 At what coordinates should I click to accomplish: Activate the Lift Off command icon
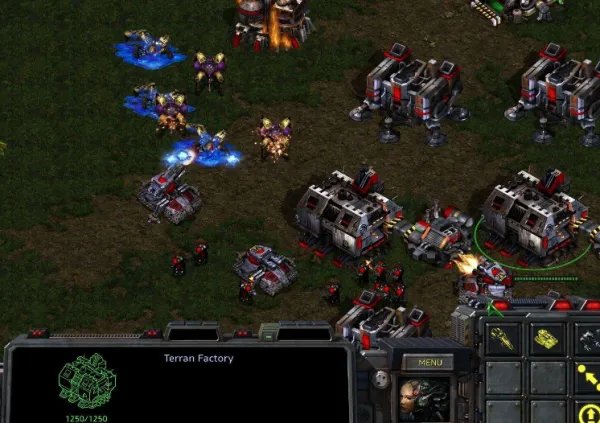(588, 412)
